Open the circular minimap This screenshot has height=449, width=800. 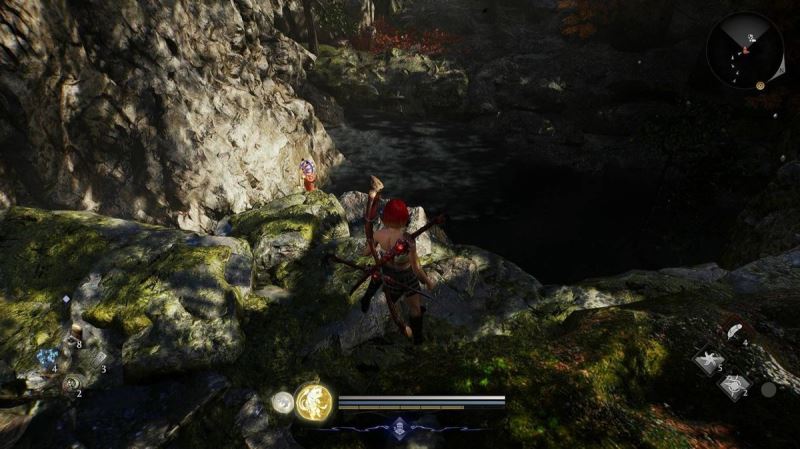(x=744, y=50)
